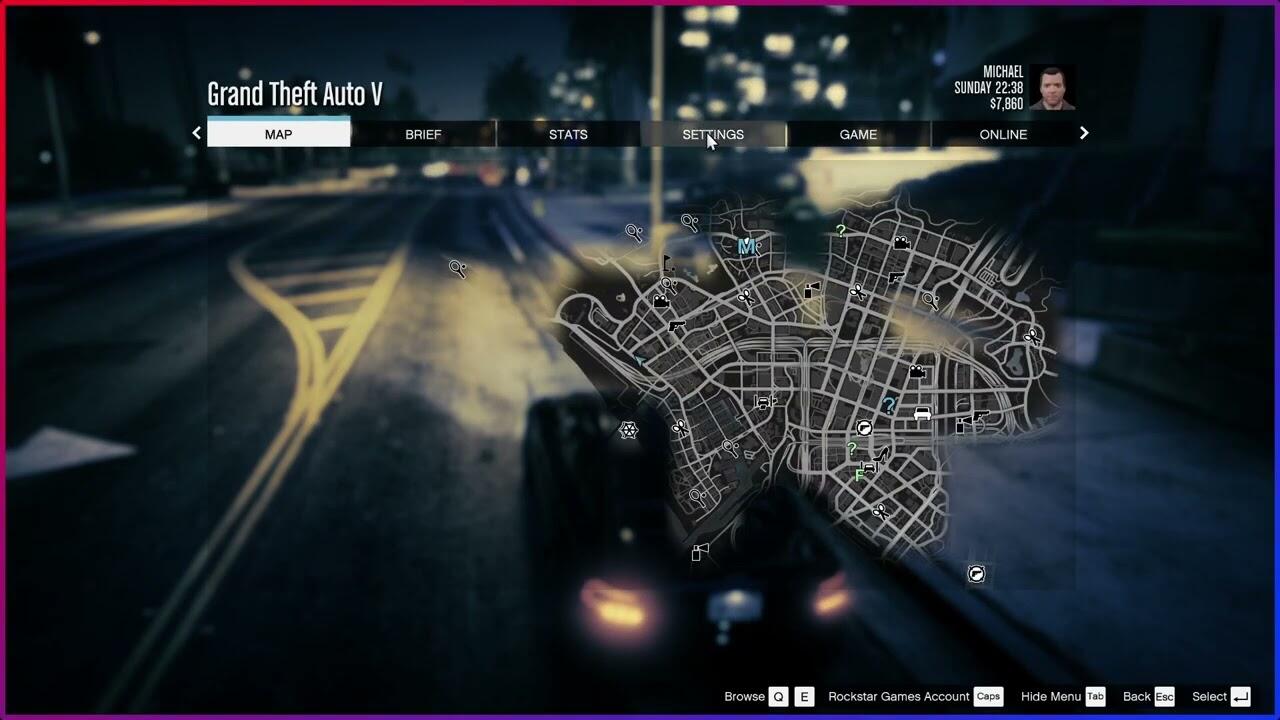
Task: Switch to the BRIEF tab
Action: pos(423,134)
